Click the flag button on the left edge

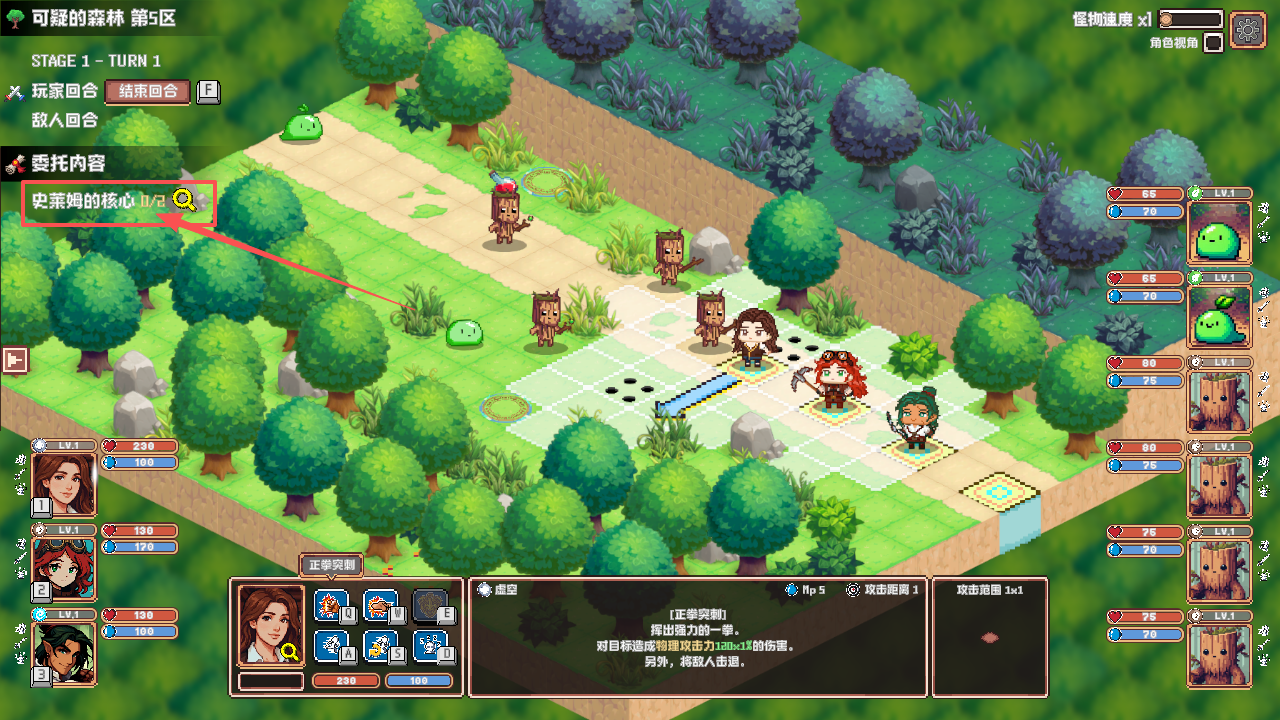(14, 360)
